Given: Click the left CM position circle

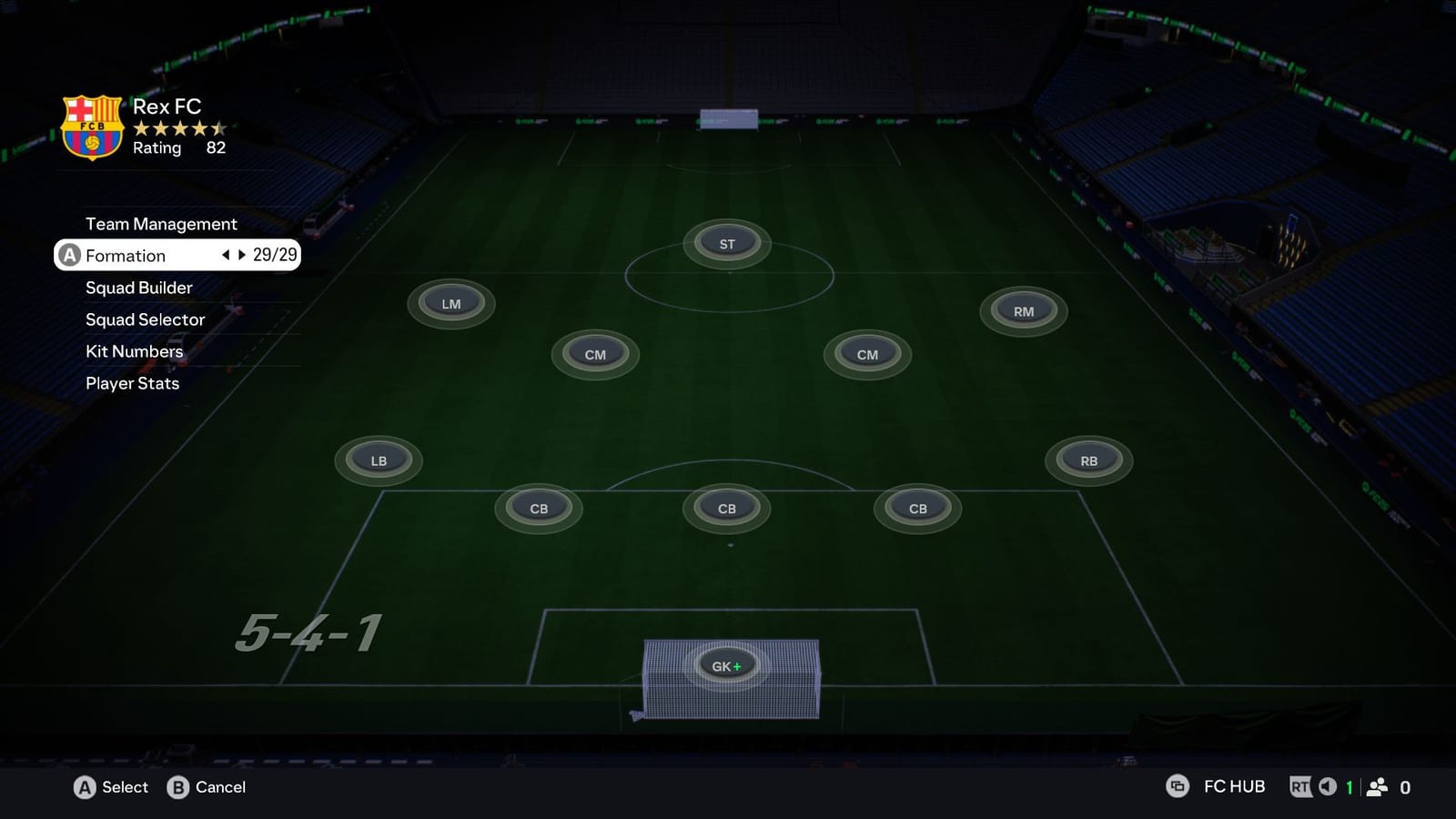Looking at the screenshot, I should coord(594,354).
